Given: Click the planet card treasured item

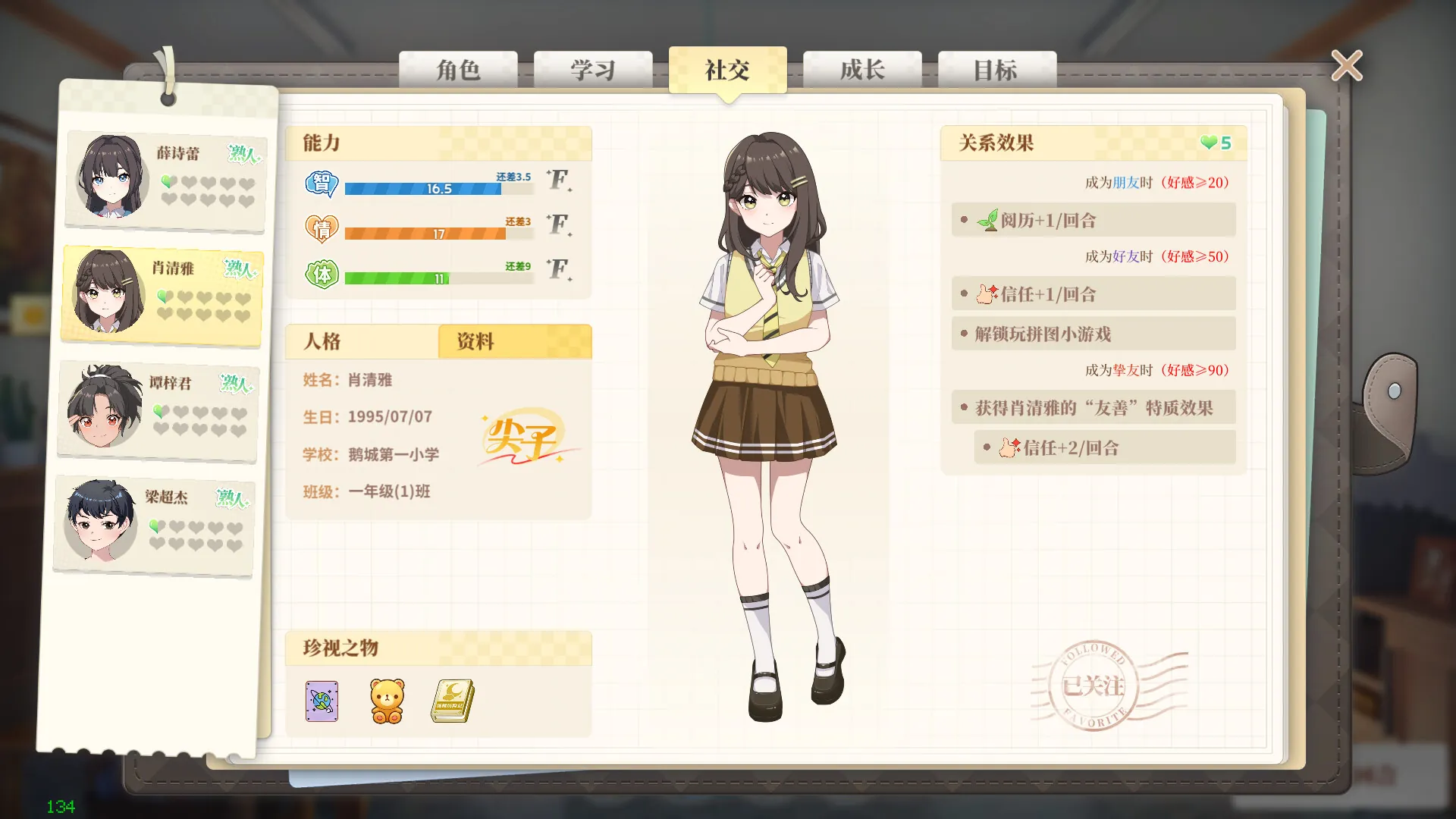Looking at the screenshot, I should 321,701.
